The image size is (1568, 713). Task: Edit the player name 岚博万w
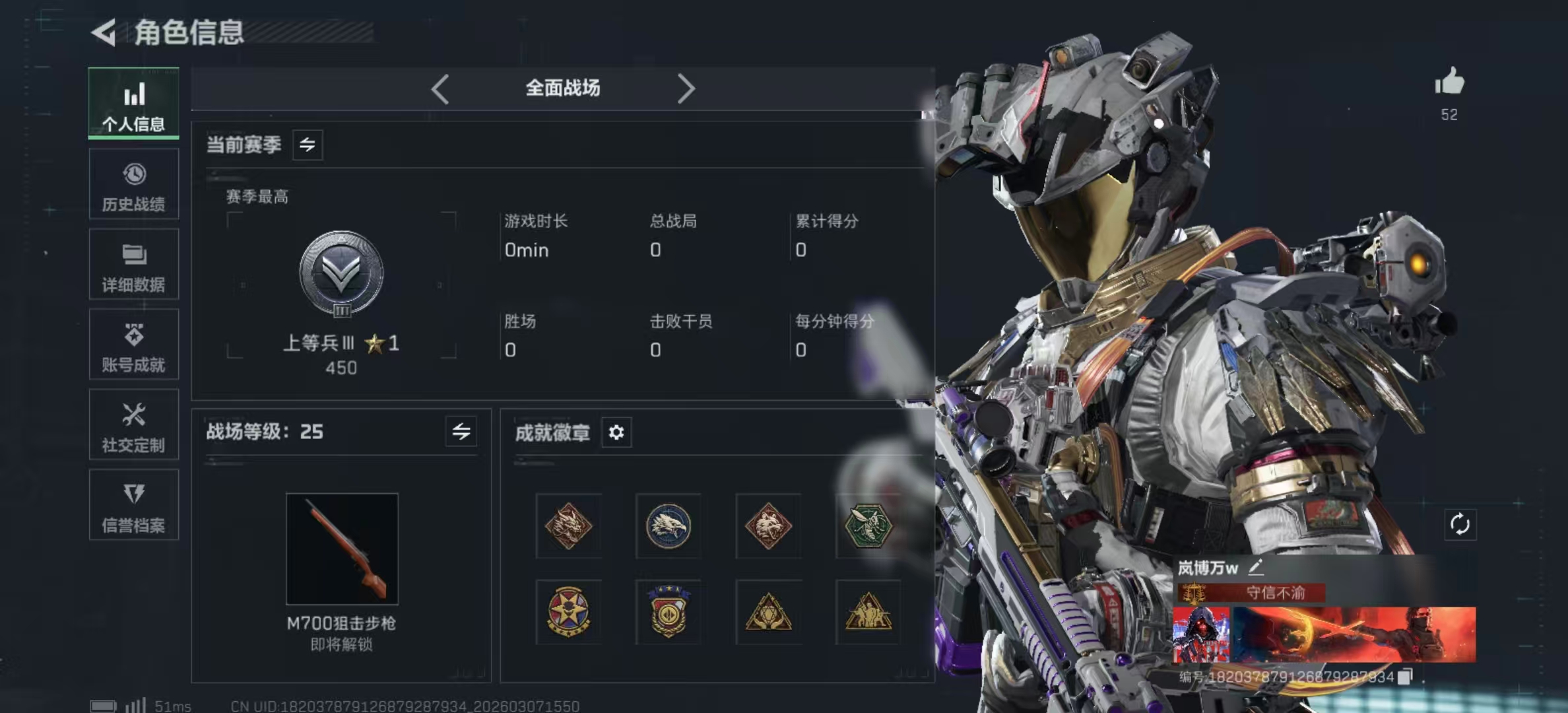point(1256,567)
